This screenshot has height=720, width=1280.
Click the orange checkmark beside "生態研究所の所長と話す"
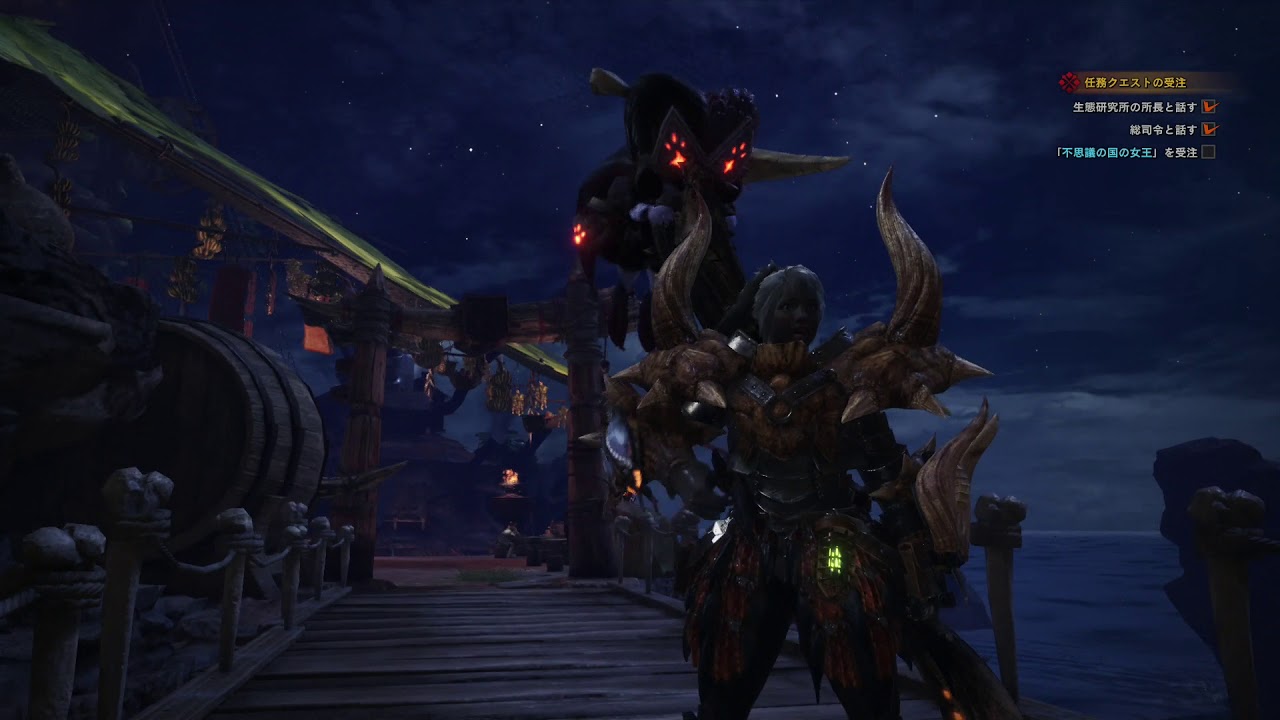point(1210,104)
